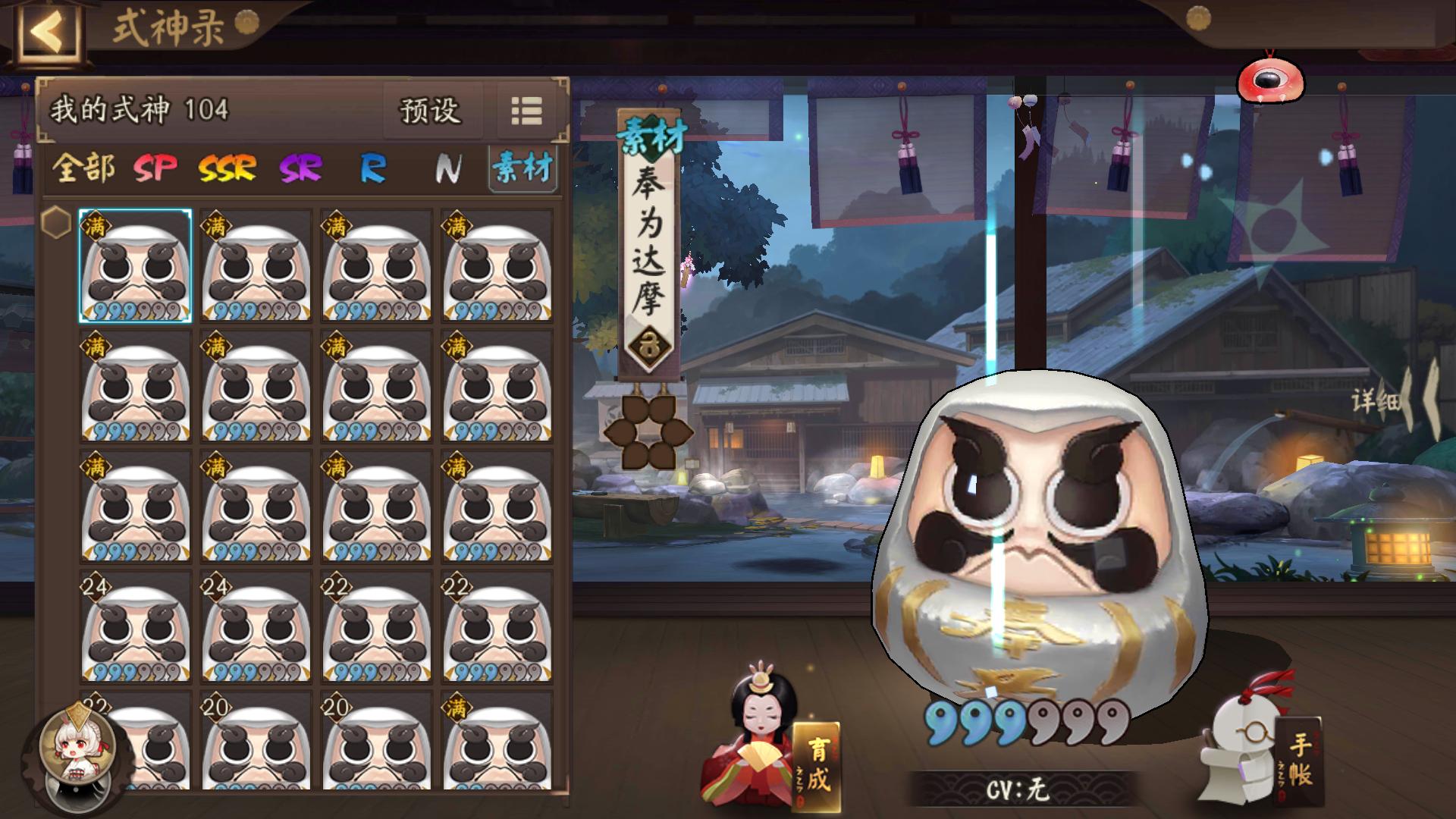Viewport: 1456px width, 819px height.
Task: Switch to the SSR rarity tab
Action: pos(226,167)
